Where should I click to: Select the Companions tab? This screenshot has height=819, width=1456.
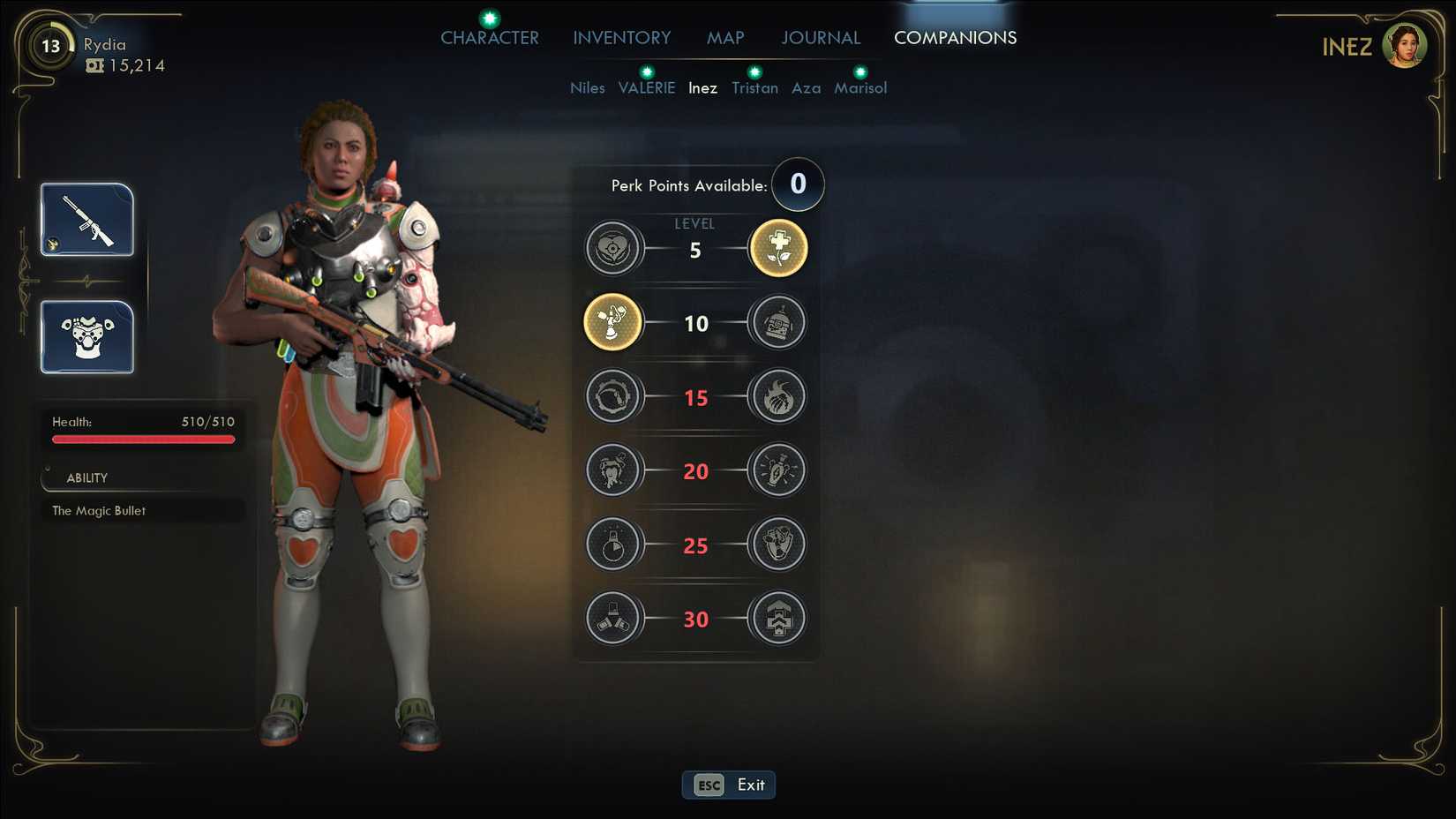(x=955, y=38)
